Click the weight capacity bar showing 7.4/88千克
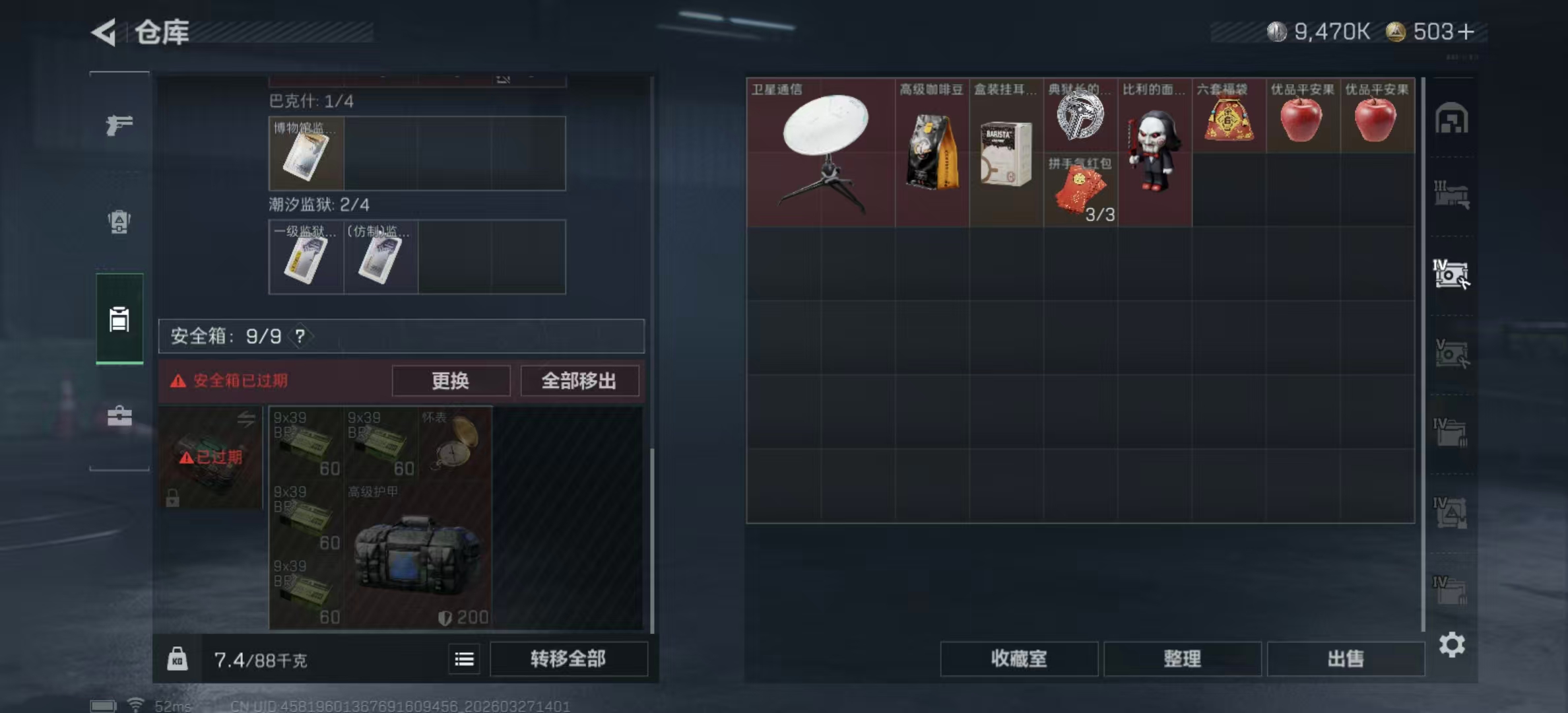1568x713 pixels. pyautogui.click(x=259, y=659)
